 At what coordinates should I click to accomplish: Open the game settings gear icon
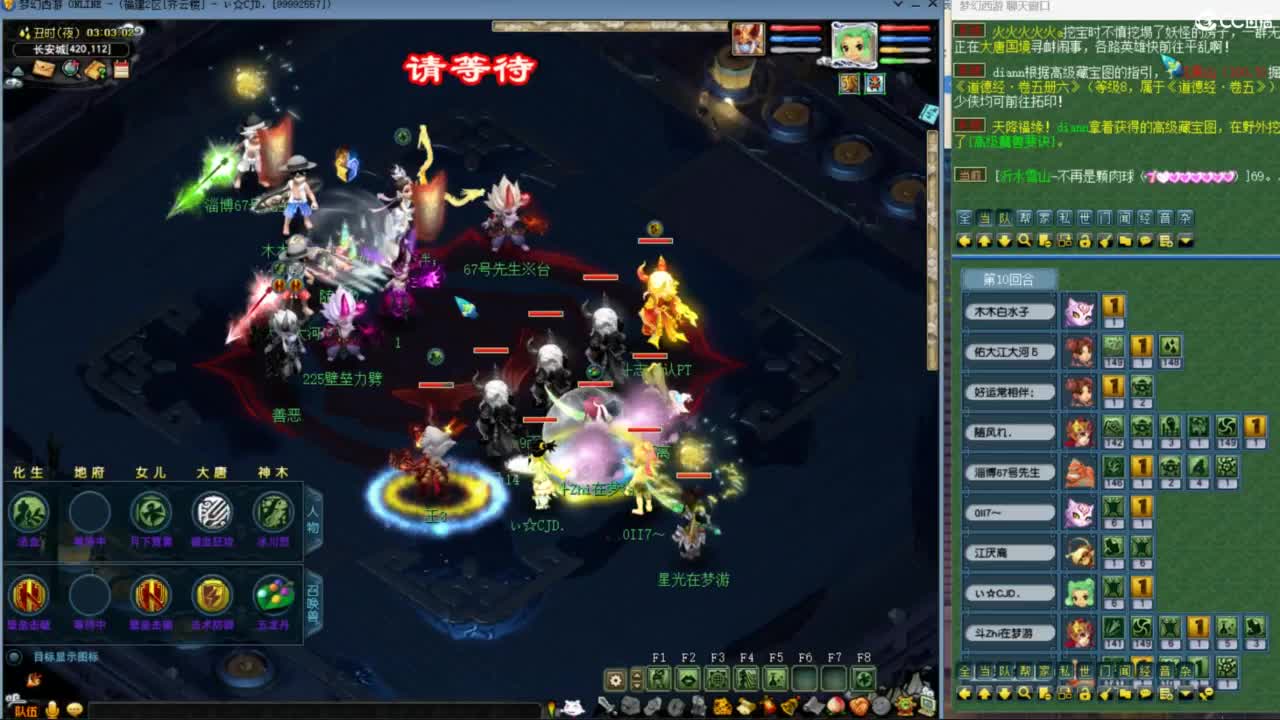pyautogui.click(x=614, y=679)
